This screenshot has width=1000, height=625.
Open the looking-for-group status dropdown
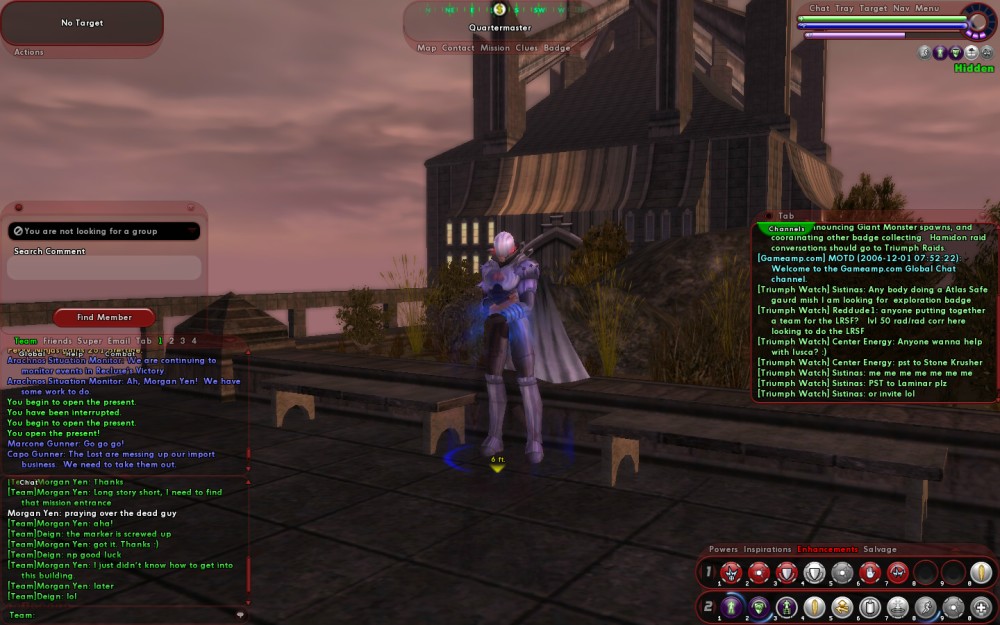click(x=104, y=231)
